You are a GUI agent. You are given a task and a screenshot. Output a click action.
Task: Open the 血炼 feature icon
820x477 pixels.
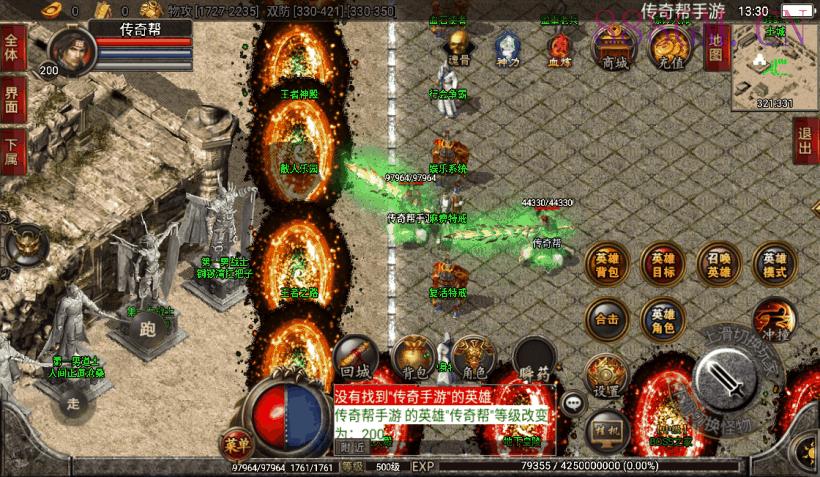(x=560, y=47)
